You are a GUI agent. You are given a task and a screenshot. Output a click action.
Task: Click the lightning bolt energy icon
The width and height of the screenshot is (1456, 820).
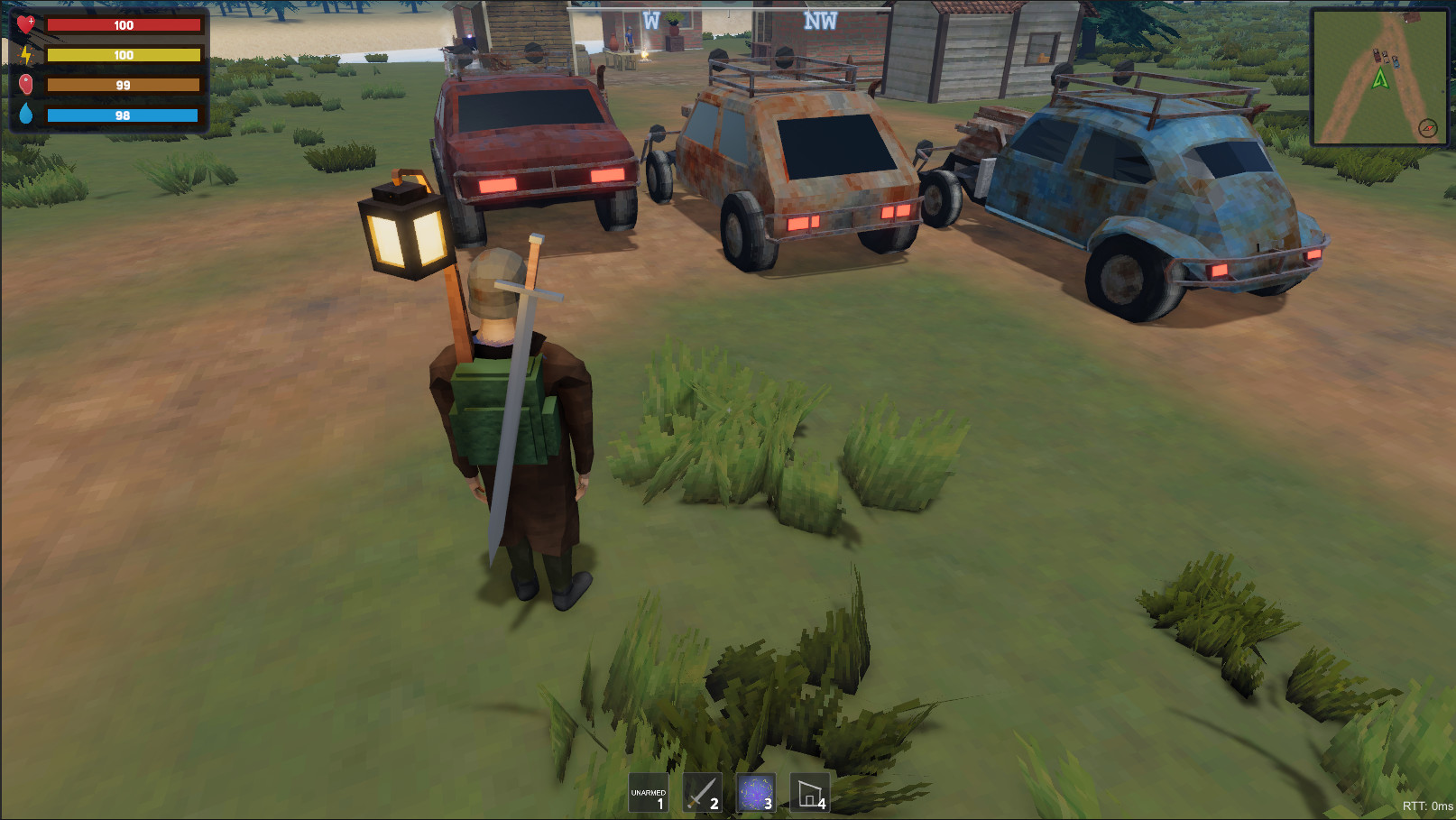click(27, 55)
